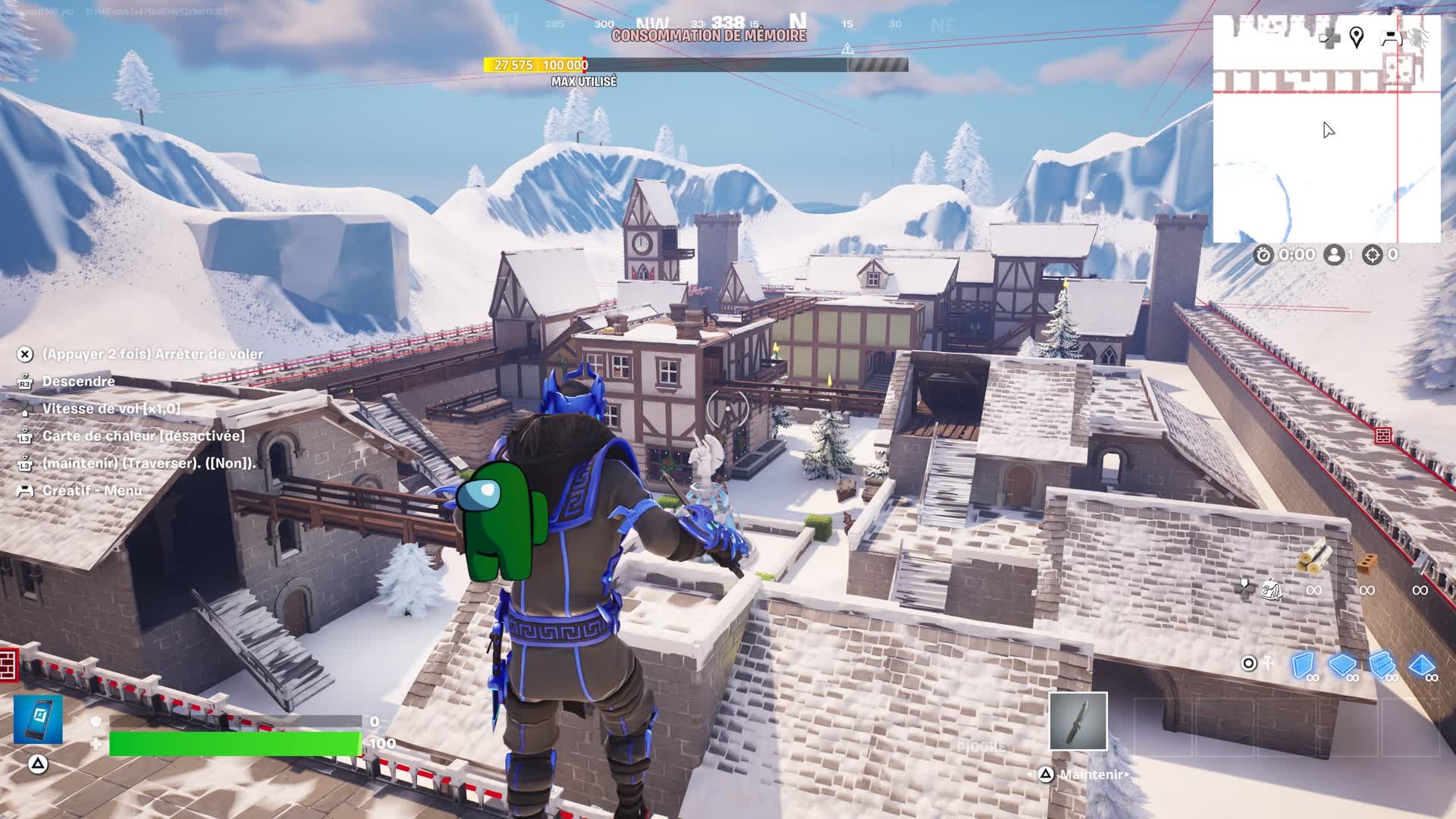Choose the pyramid roof building piece

(x=1421, y=665)
